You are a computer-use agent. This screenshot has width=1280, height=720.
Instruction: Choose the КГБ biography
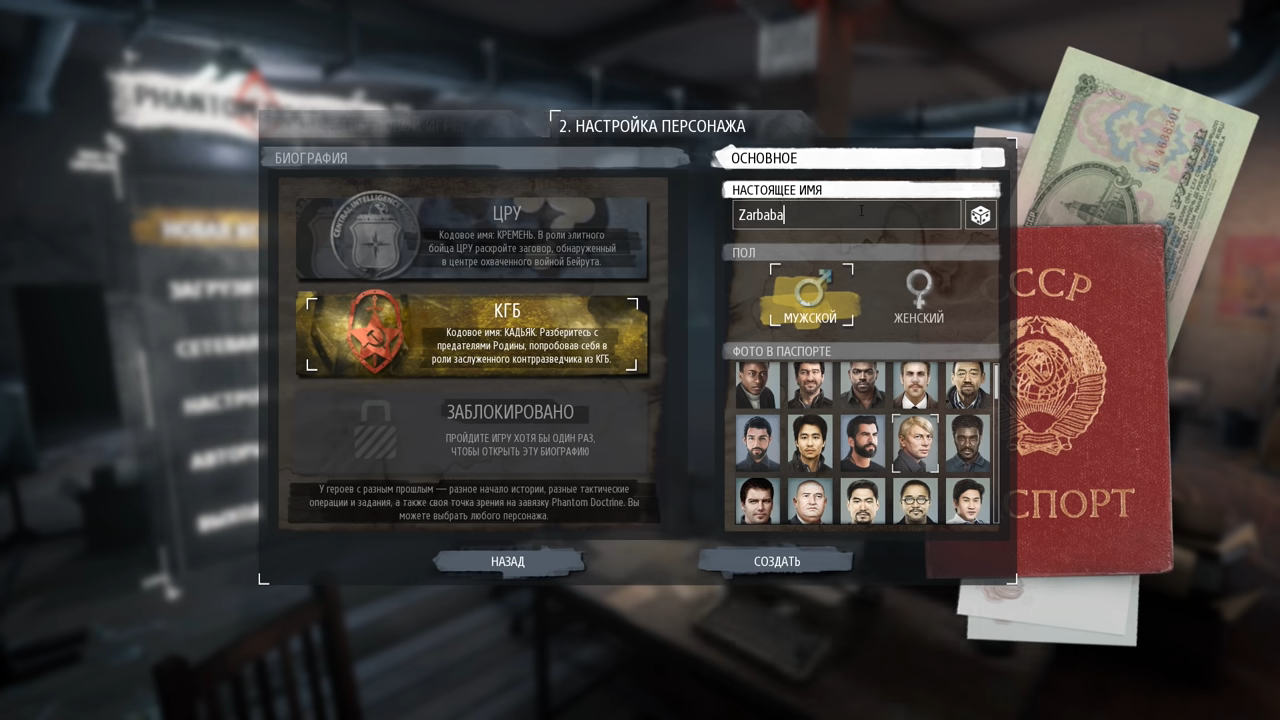coord(472,334)
